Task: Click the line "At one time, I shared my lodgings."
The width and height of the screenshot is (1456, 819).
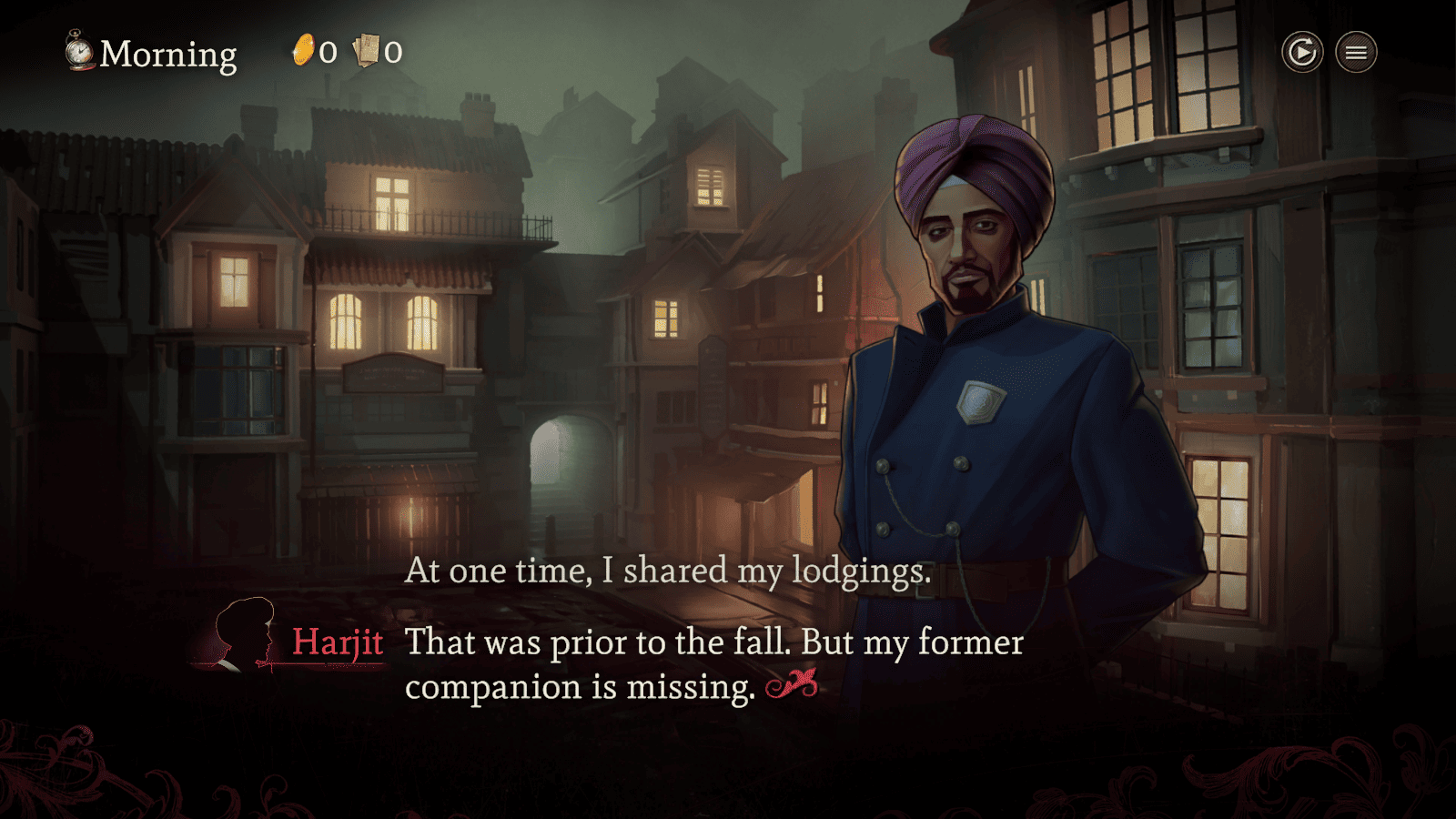Action: pos(669,571)
